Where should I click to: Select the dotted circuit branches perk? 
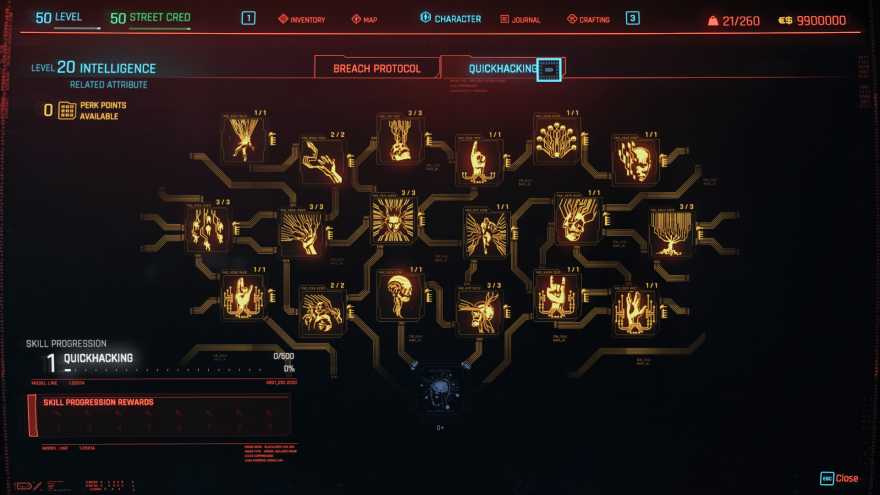tap(556, 140)
